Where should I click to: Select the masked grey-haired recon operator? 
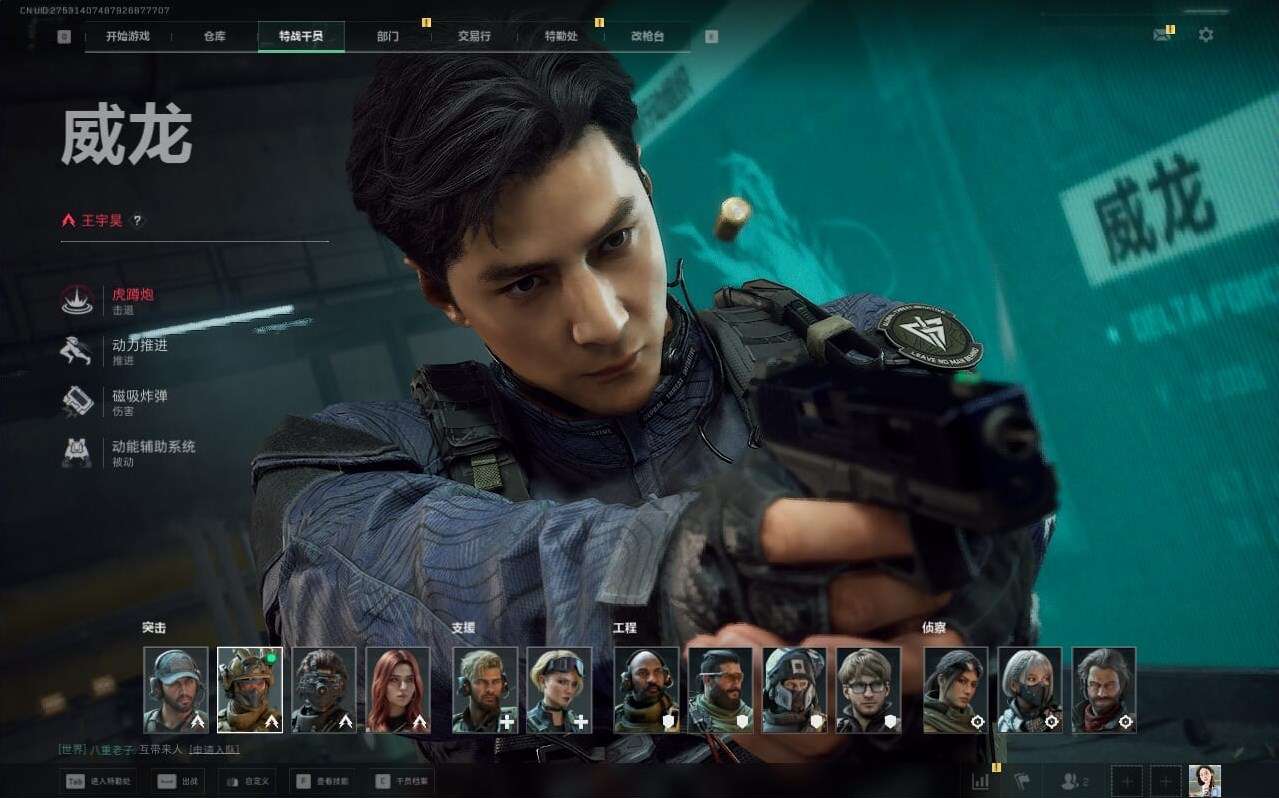(x=1030, y=690)
